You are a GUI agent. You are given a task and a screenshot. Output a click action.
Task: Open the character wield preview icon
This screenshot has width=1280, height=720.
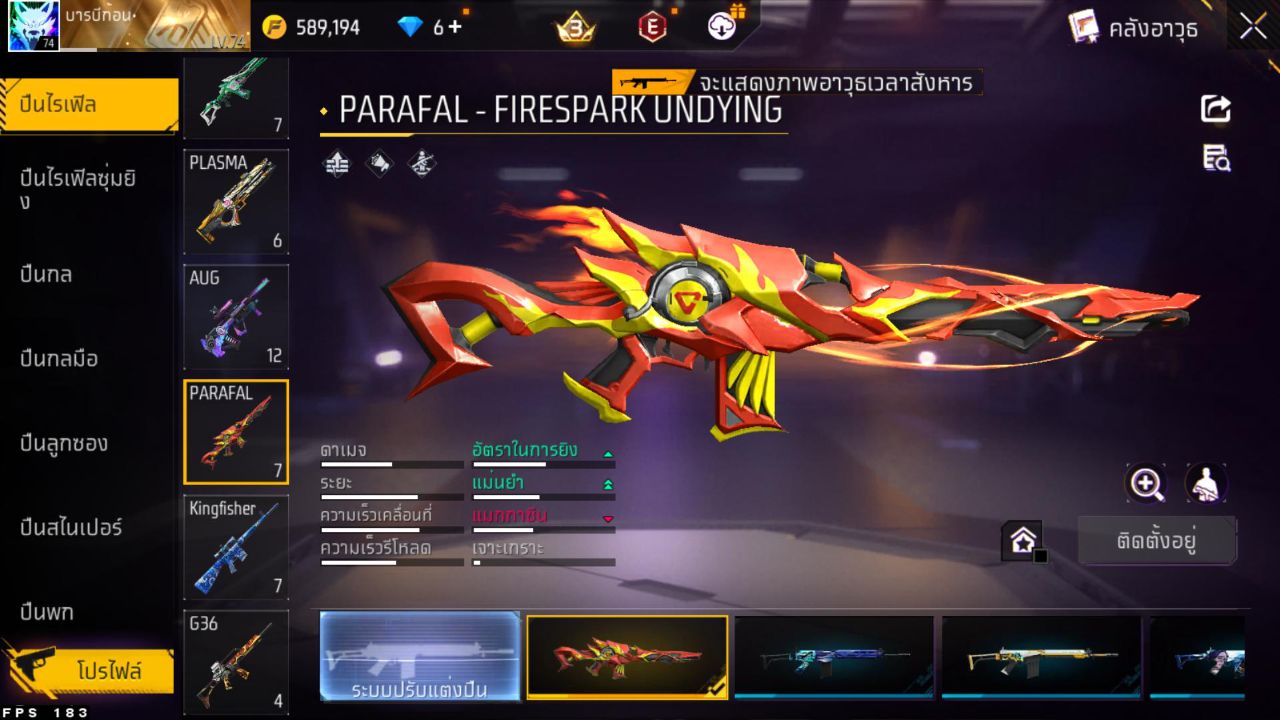pos(1205,484)
